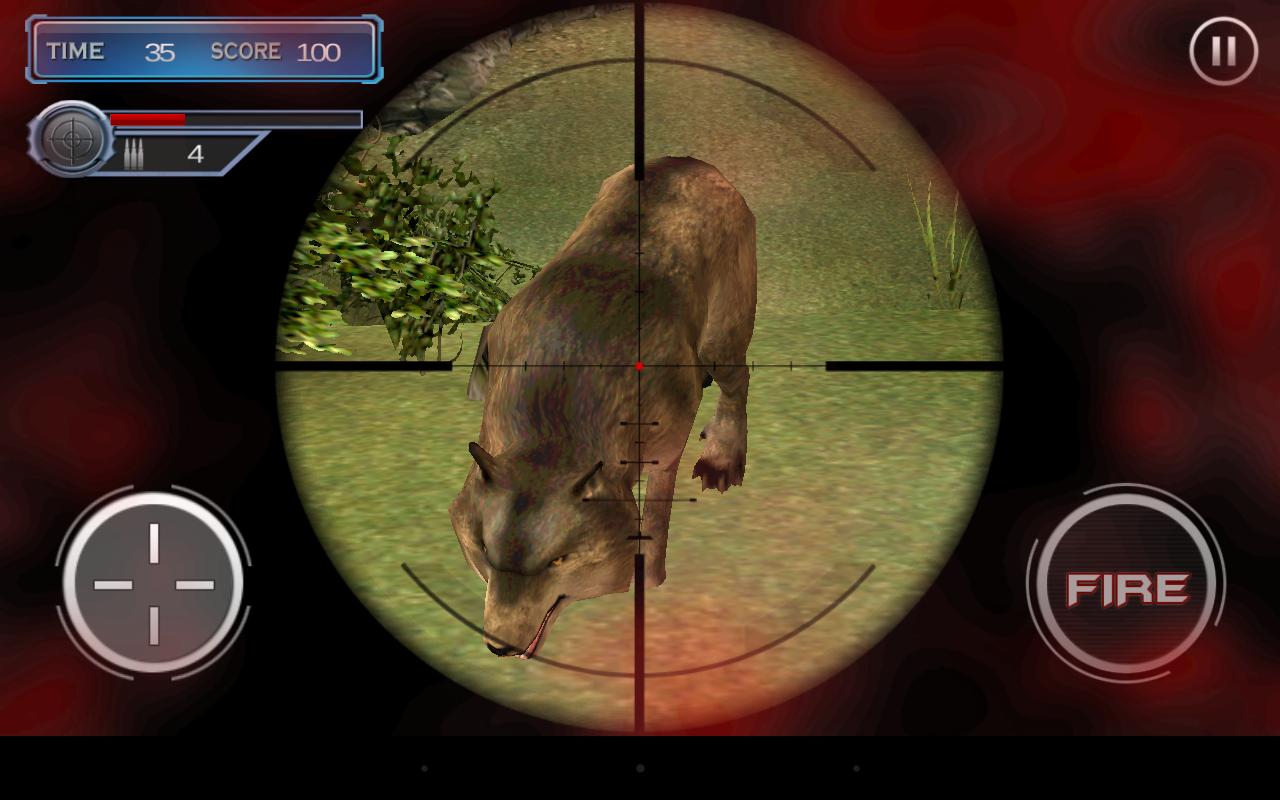
Task: Tap the ammo count number 4
Action: (x=196, y=153)
